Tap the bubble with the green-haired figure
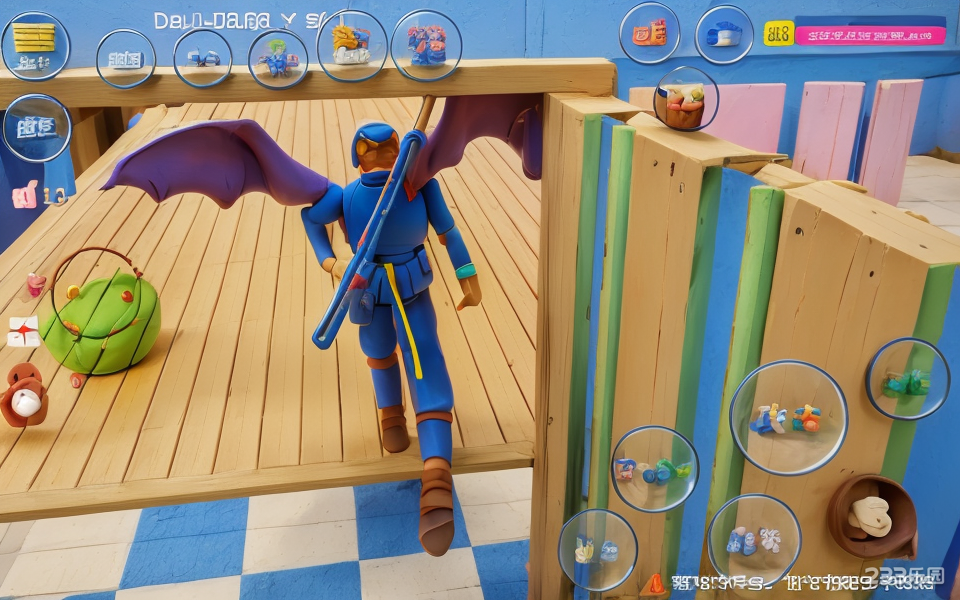The height and width of the screenshot is (600, 960). pos(277,59)
